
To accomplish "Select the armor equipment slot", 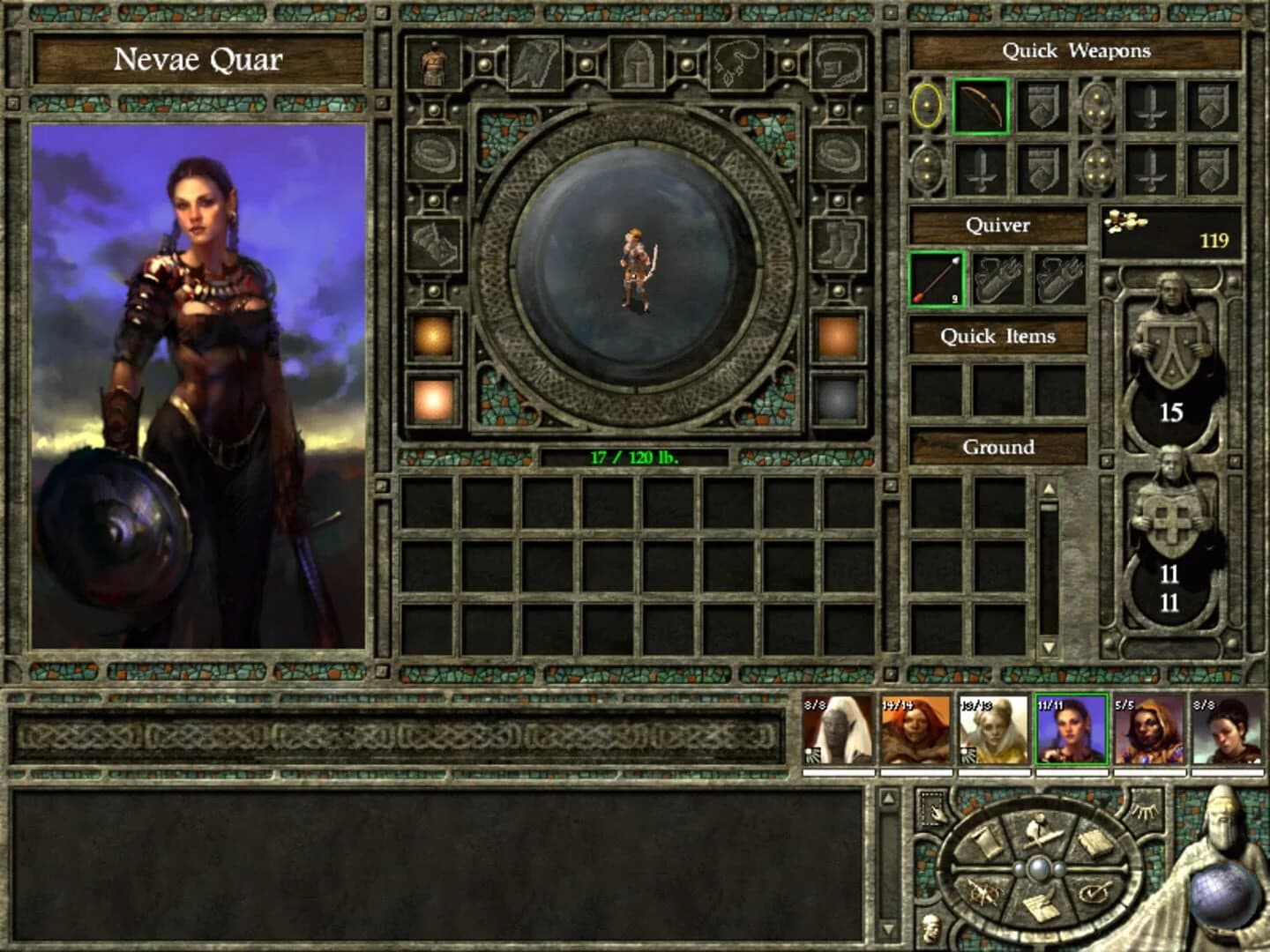I will pyautogui.click(x=432, y=62).
